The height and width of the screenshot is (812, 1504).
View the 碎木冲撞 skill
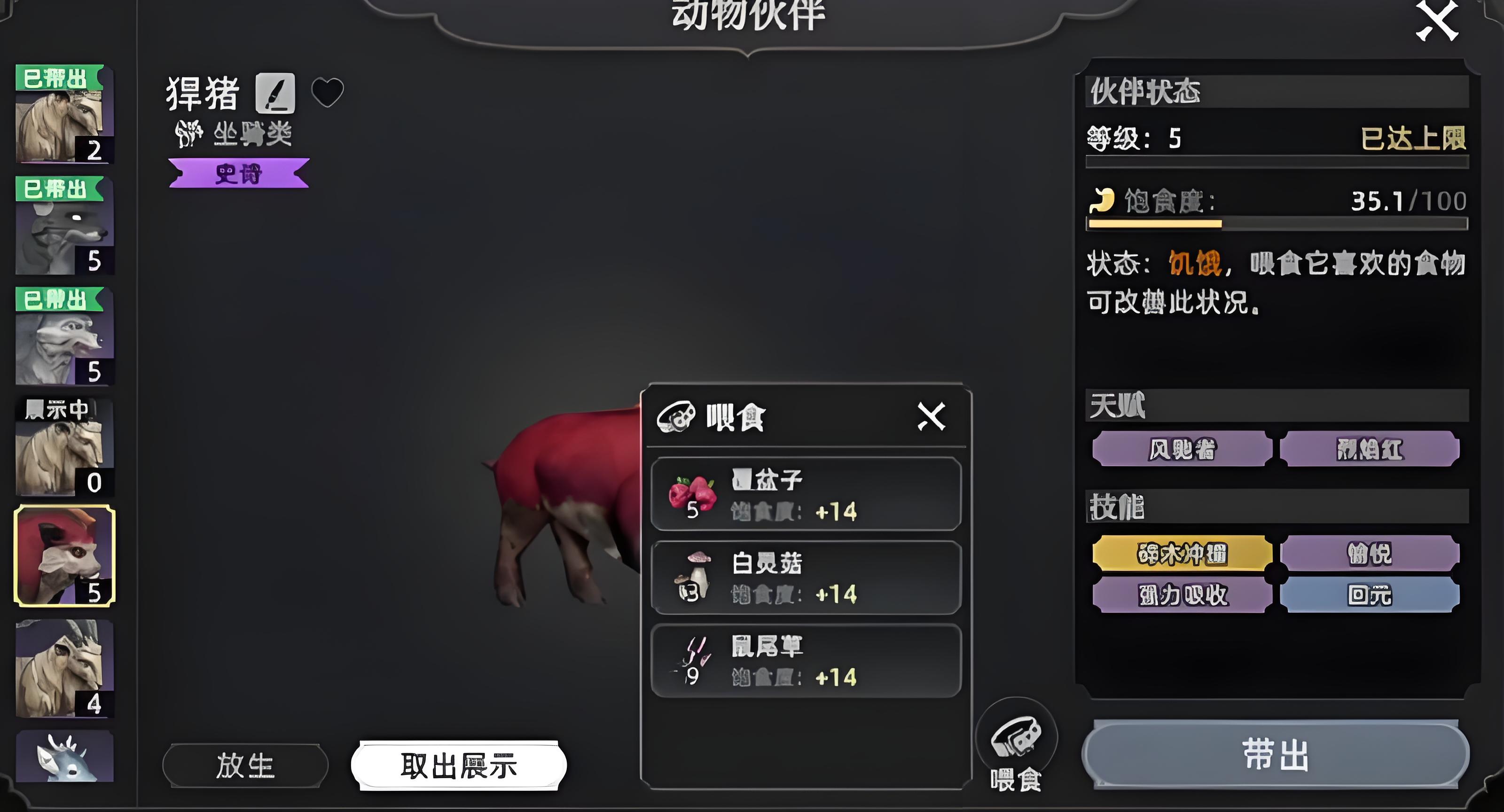[x=1182, y=554]
